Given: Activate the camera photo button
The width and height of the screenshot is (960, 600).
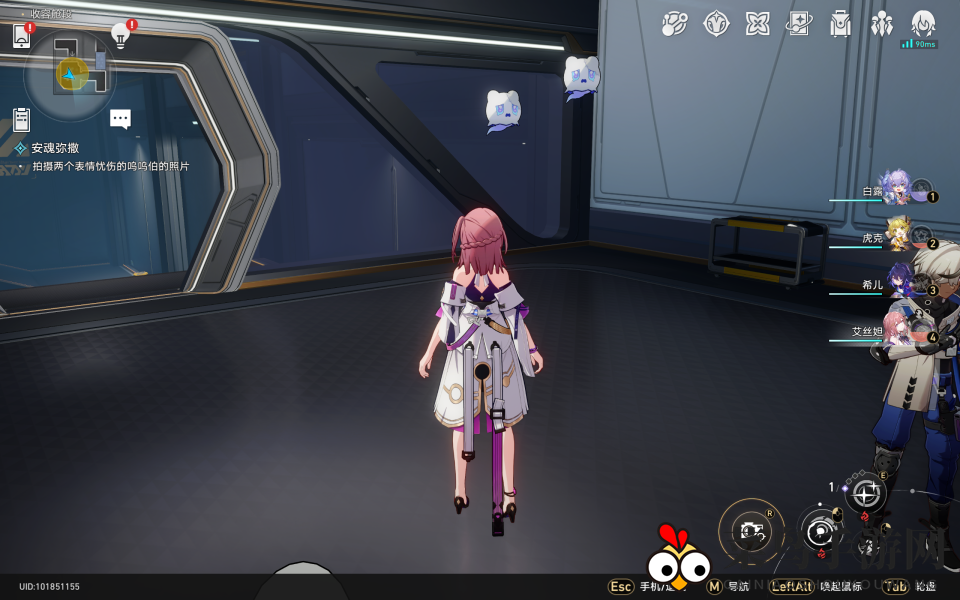Looking at the screenshot, I should (x=751, y=531).
